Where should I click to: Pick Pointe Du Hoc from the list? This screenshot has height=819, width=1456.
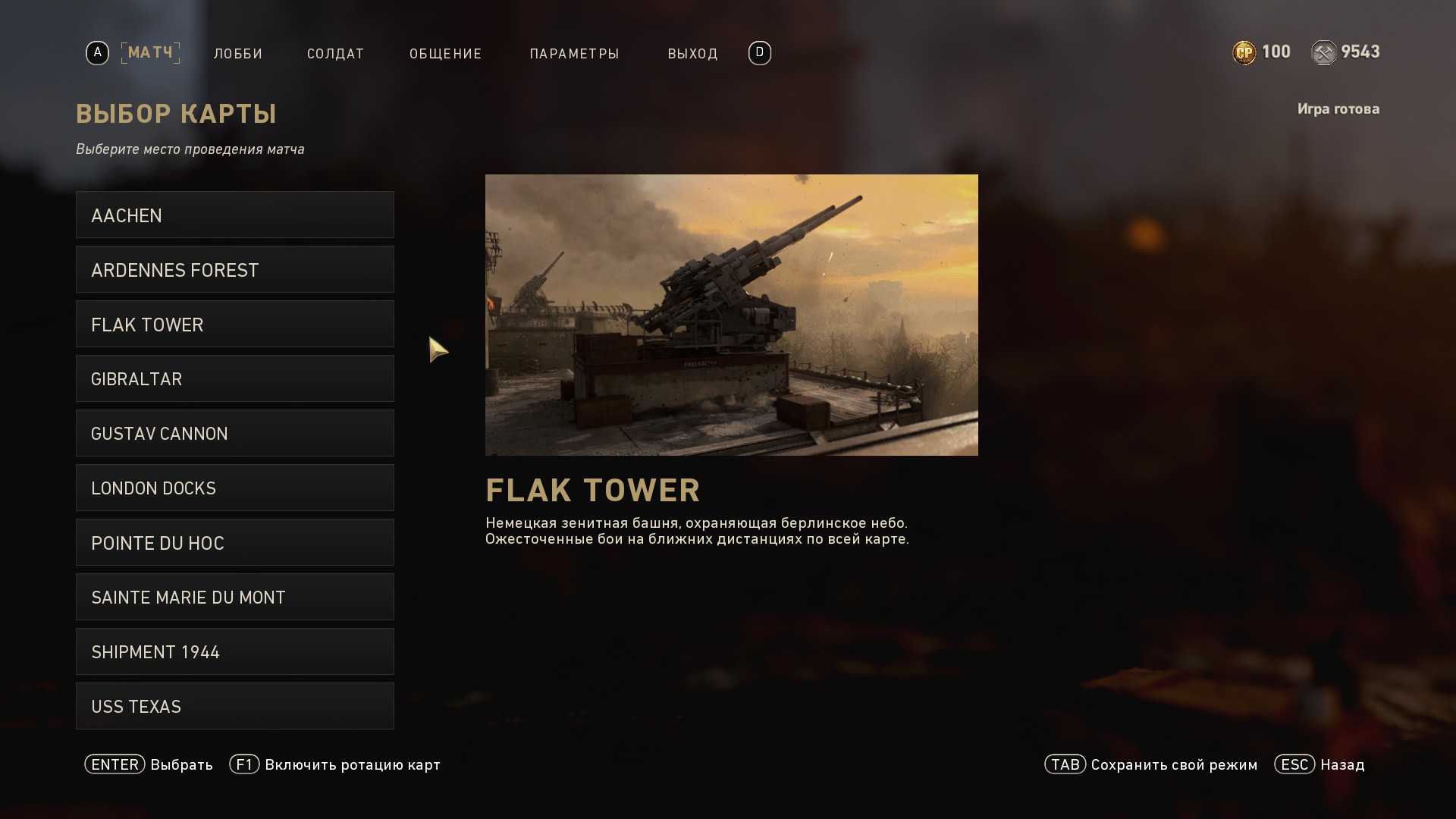click(x=234, y=543)
